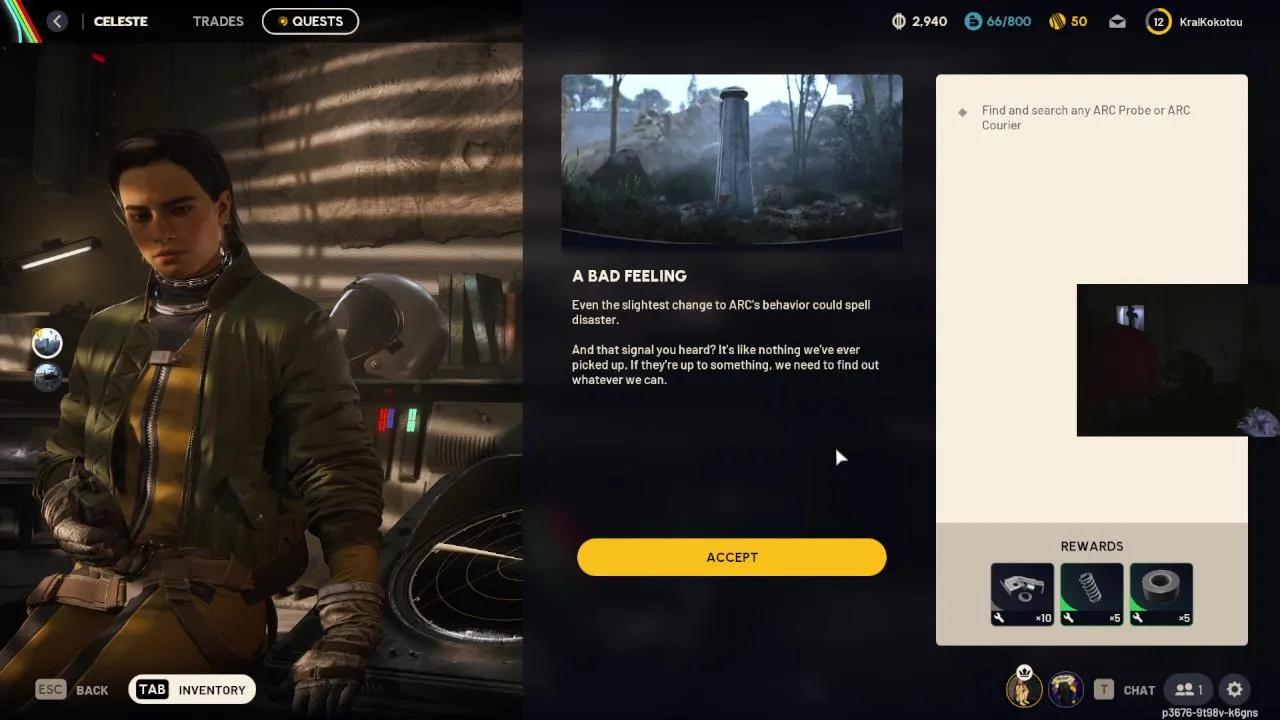The width and height of the screenshot is (1280, 720).
Task: Switch to the QUESTS tab
Action: pos(310,21)
